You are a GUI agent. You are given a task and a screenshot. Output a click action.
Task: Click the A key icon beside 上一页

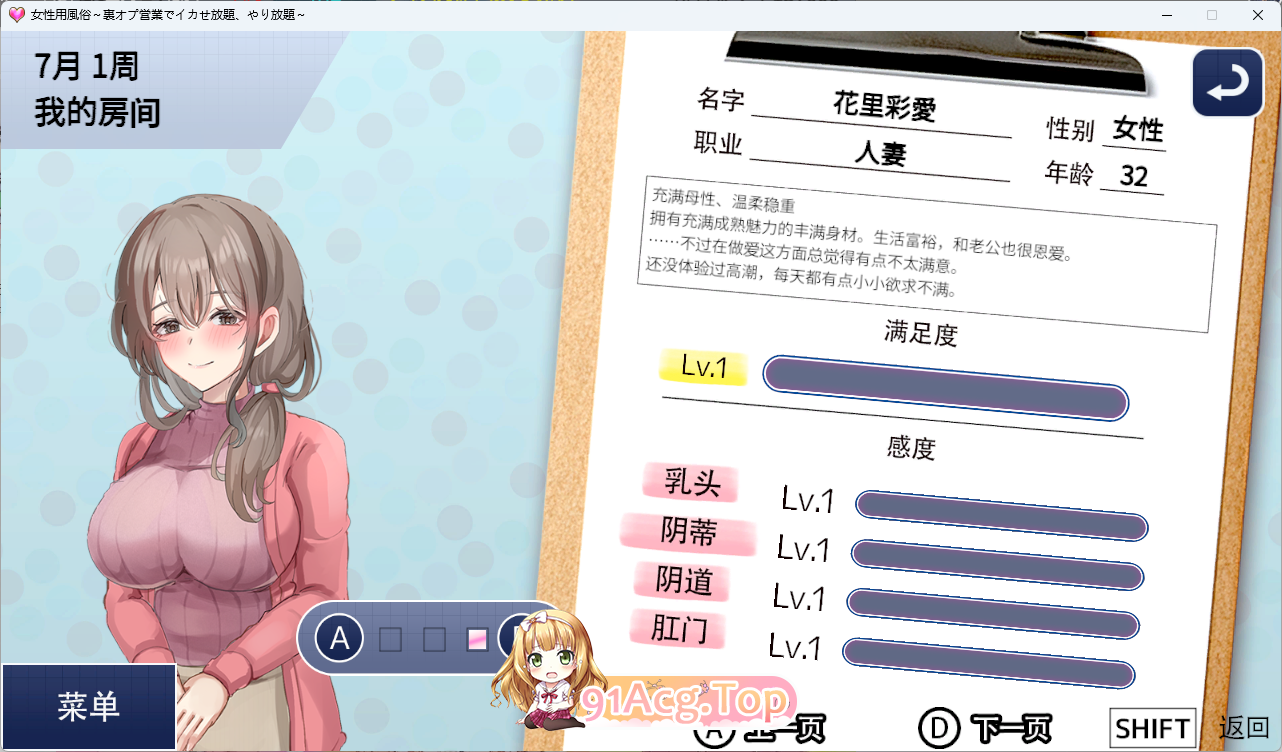pos(714,728)
